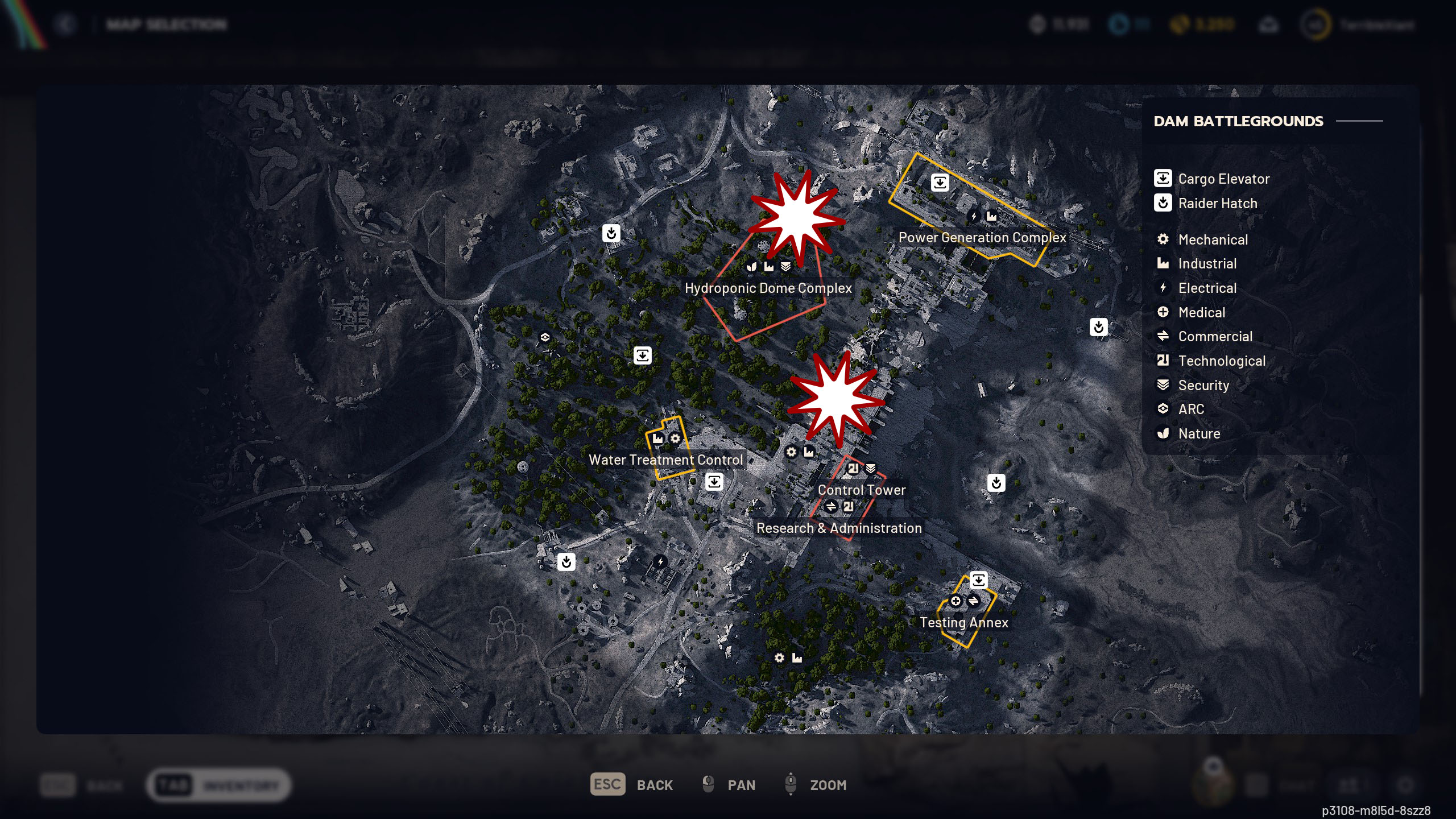Select the Power Generation Complex location
This screenshot has width=1456, height=819.
982,238
